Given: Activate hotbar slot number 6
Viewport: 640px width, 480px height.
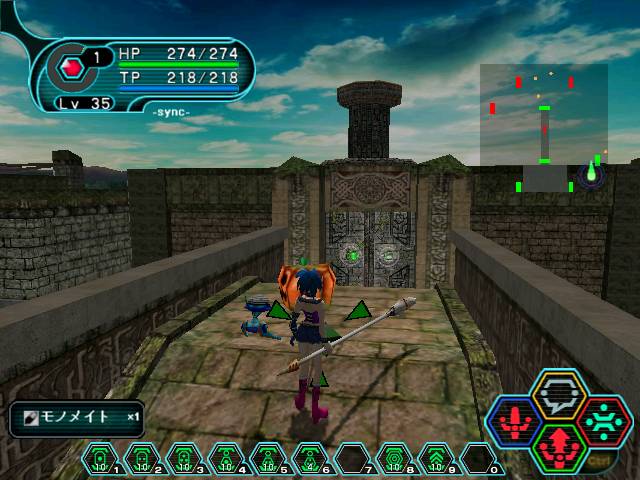Looking at the screenshot, I should pyautogui.click(x=310, y=458).
